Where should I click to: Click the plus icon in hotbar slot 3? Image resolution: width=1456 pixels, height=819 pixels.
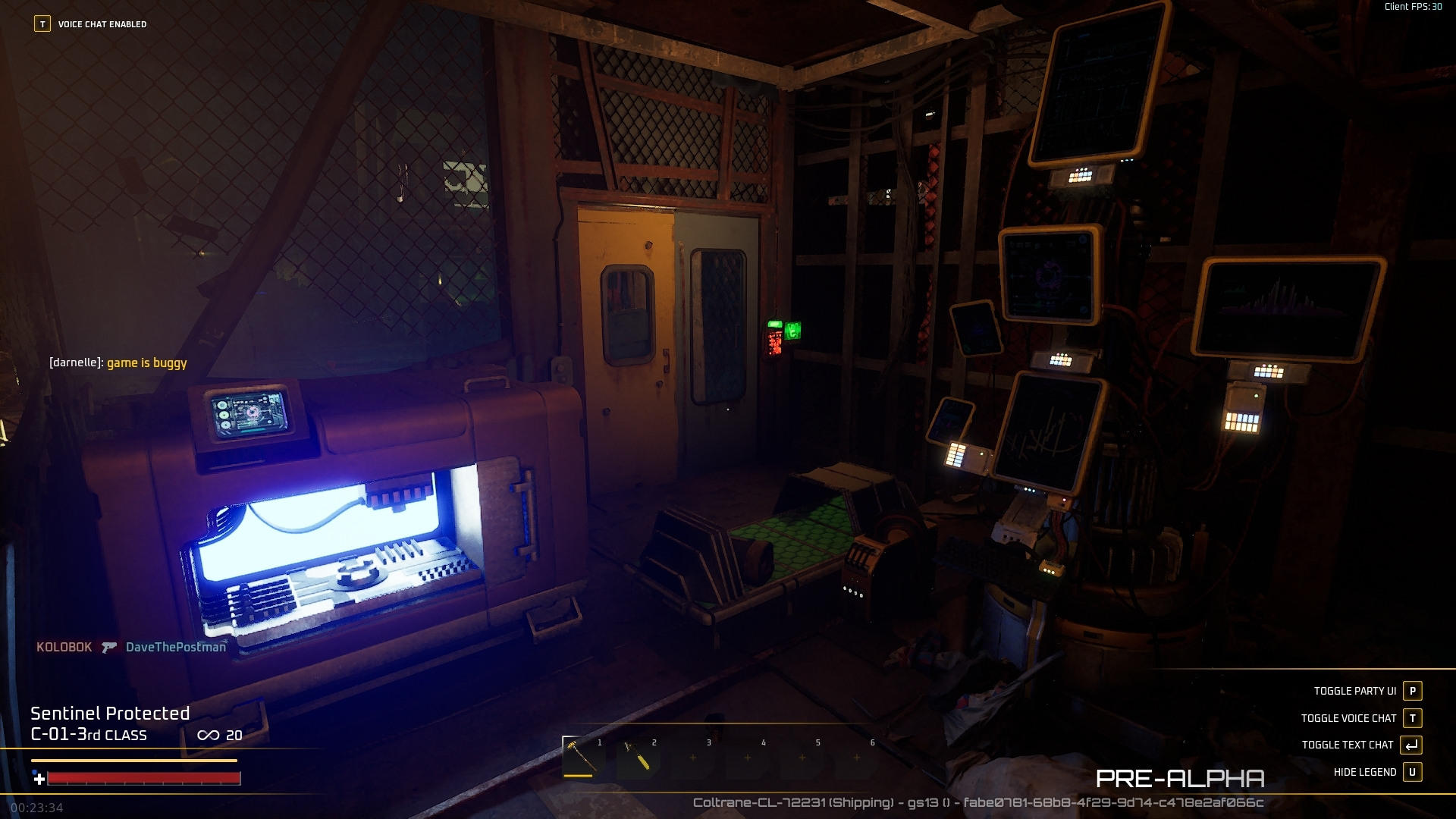(x=694, y=758)
